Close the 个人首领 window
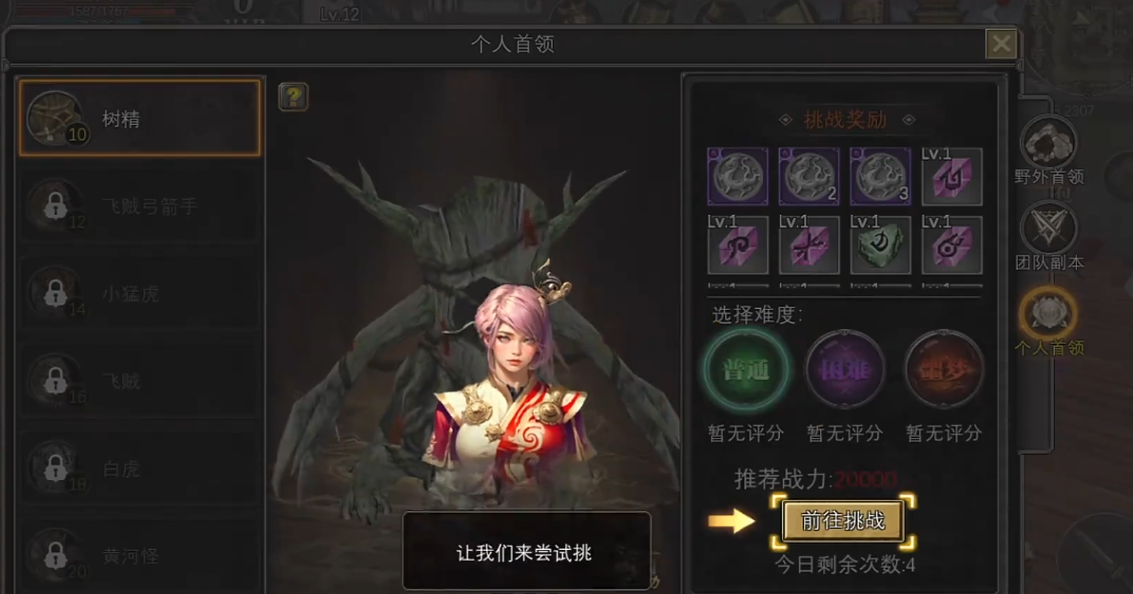Image resolution: width=1133 pixels, height=594 pixels. 1000,44
